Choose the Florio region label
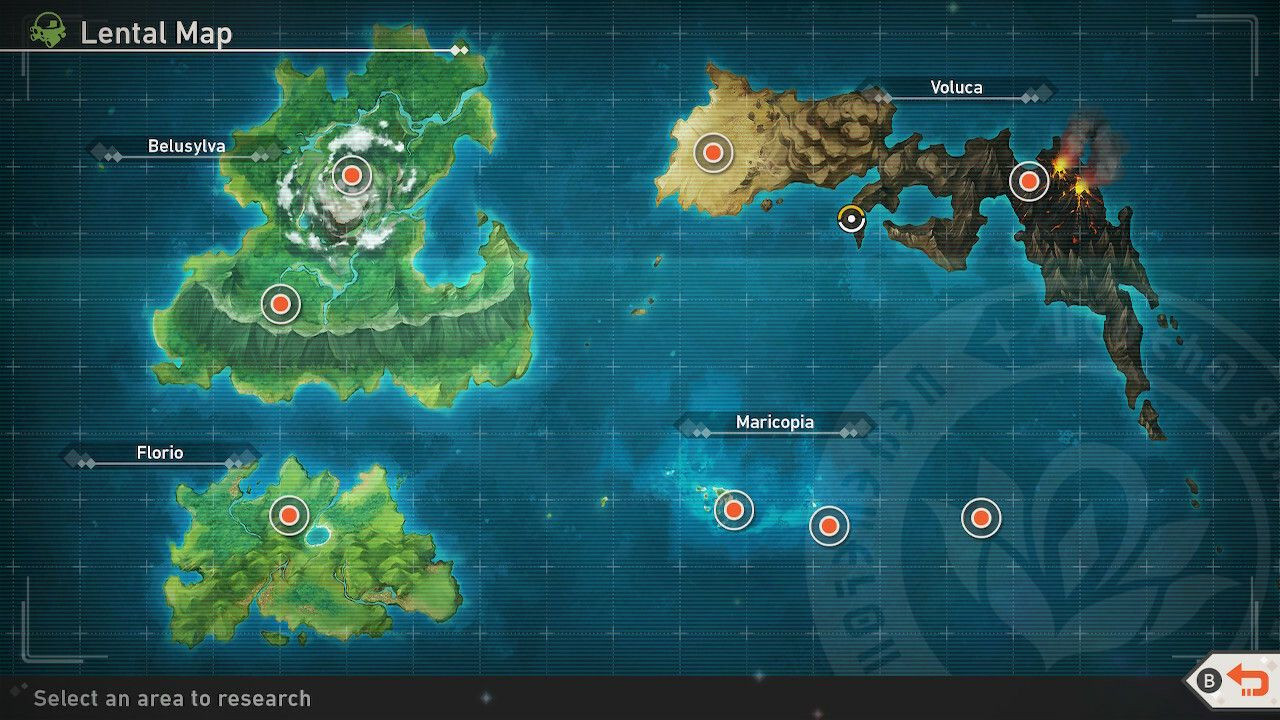 [x=160, y=454]
